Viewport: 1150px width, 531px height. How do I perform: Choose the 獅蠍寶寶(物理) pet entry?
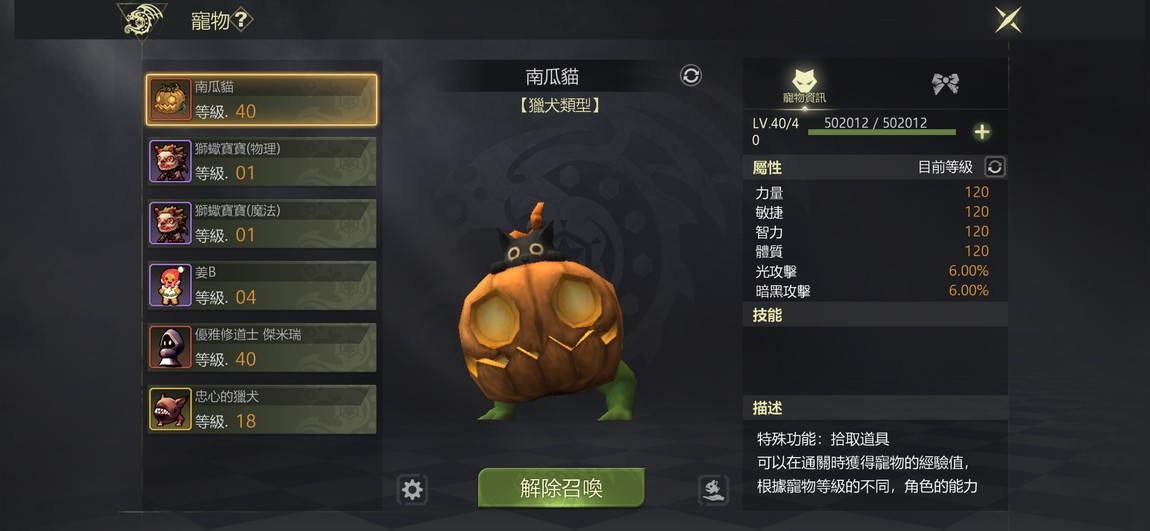coord(262,161)
